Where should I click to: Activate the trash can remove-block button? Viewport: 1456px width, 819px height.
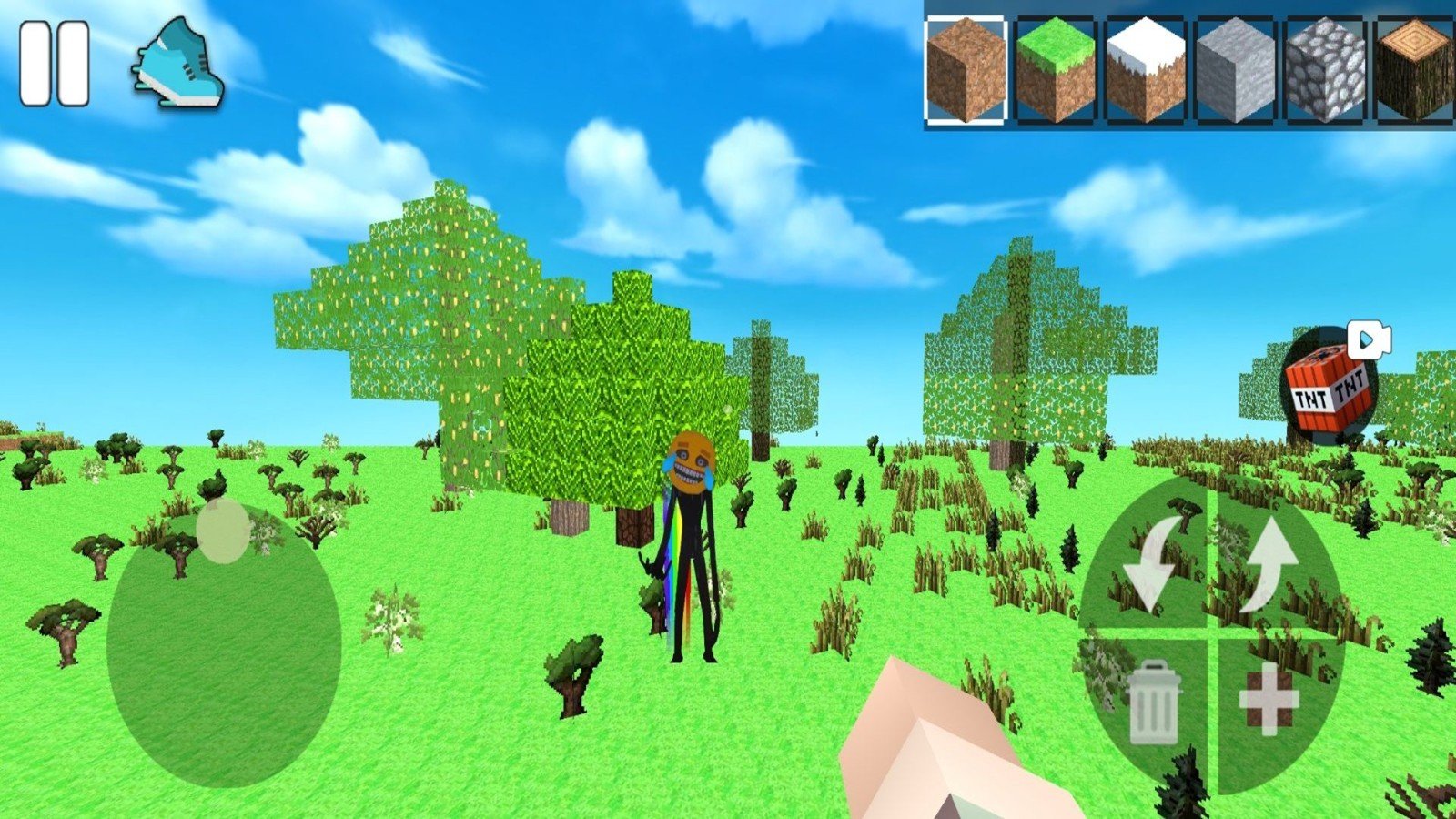point(1154,703)
